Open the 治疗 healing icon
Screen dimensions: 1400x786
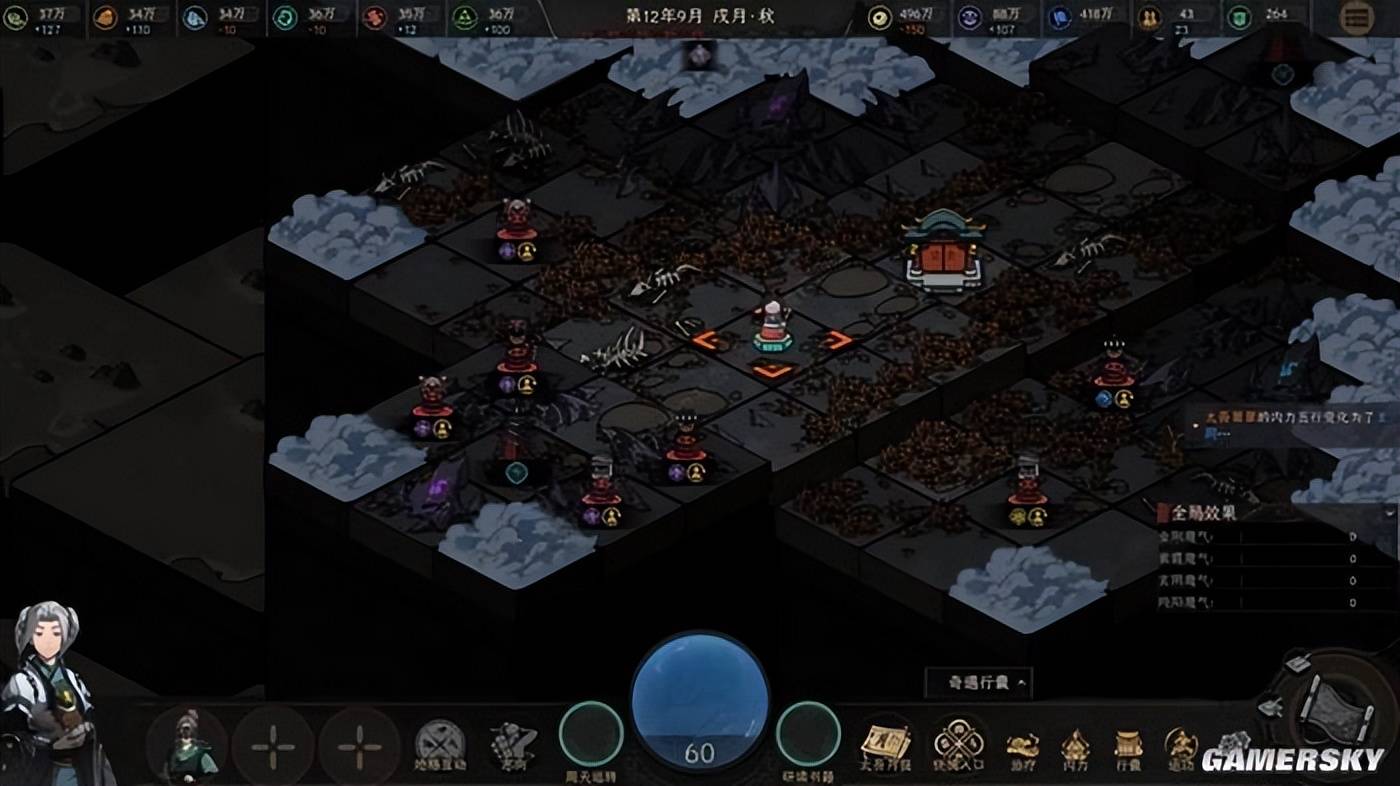(x=1022, y=746)
